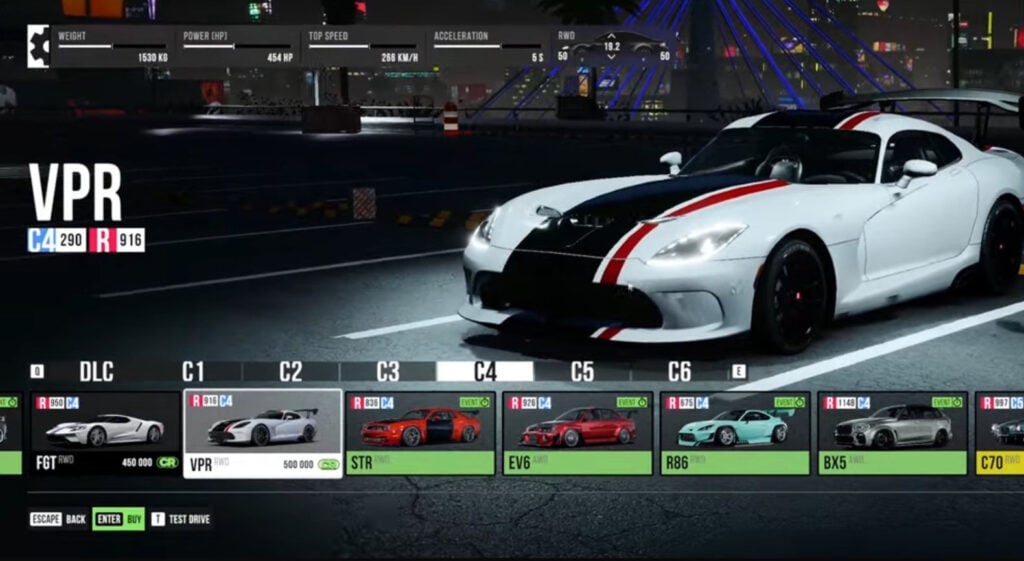Select the silver BX5 car card

892,433
